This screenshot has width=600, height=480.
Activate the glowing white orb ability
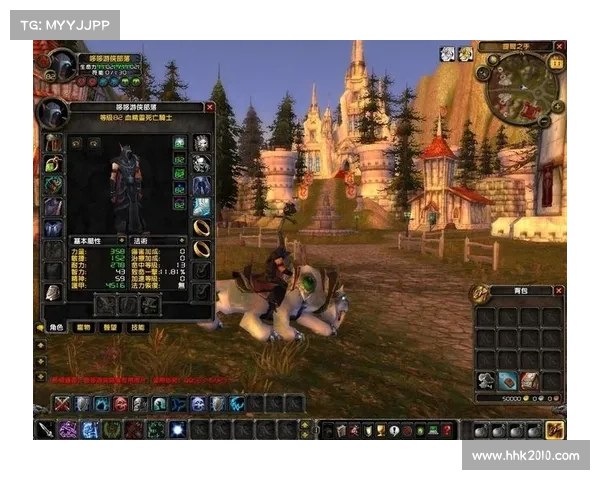click(x=177, y=430)
